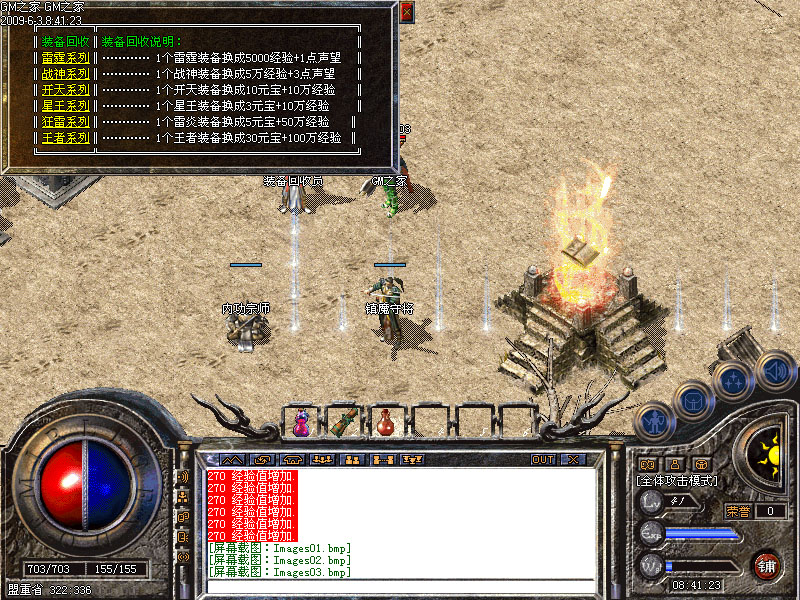Viewport: 800px width, 600px height.
Task: Select the 雷霆系列 recycling option
Action: [x=66, y=58]
